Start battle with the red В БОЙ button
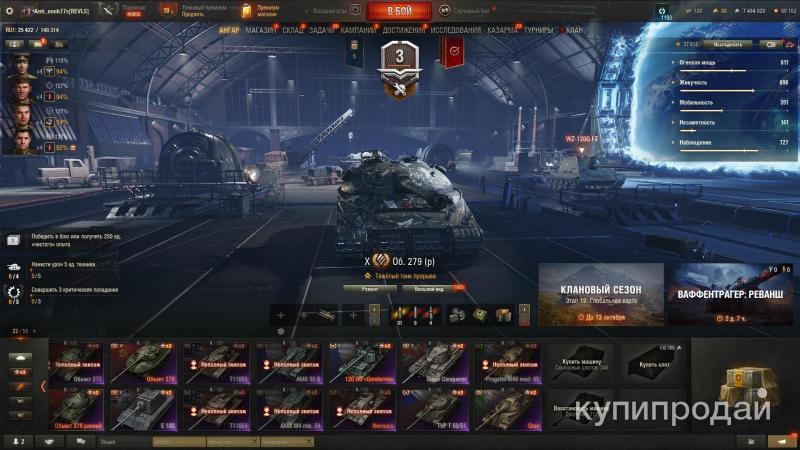This screenshot has width=800, height=450. (399, 11)
